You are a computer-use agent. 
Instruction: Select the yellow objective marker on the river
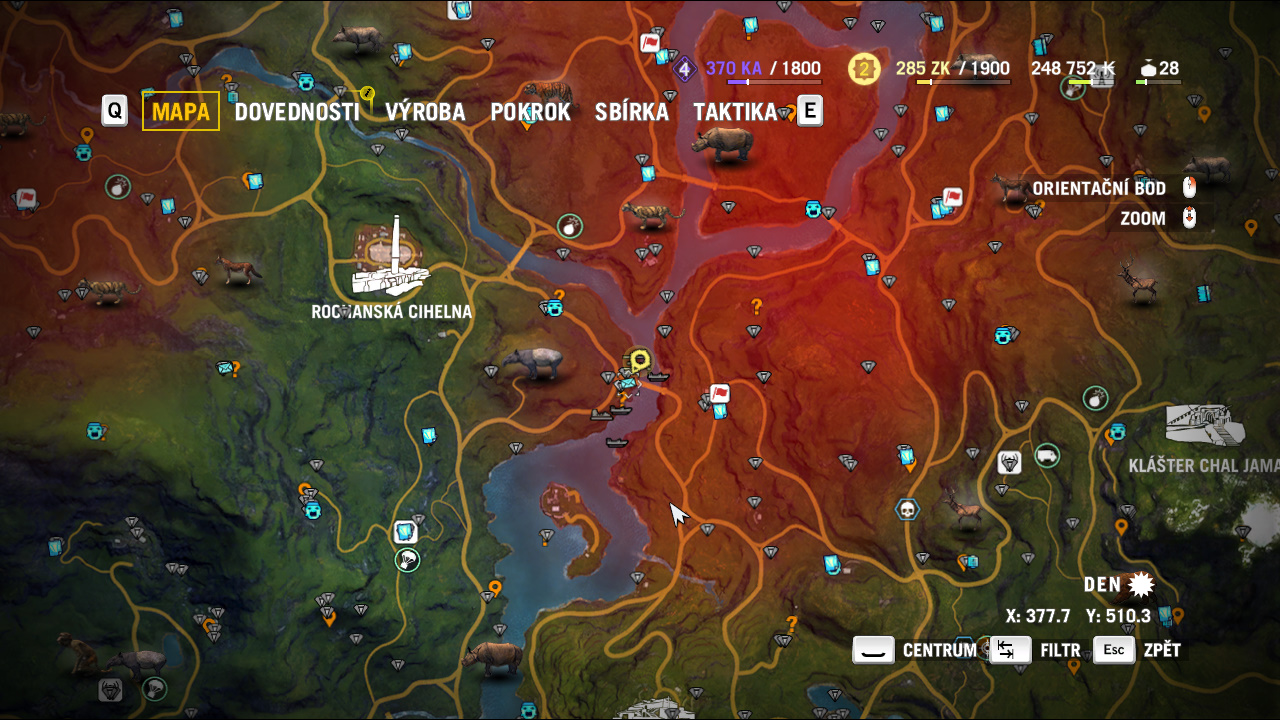(639, 359)
